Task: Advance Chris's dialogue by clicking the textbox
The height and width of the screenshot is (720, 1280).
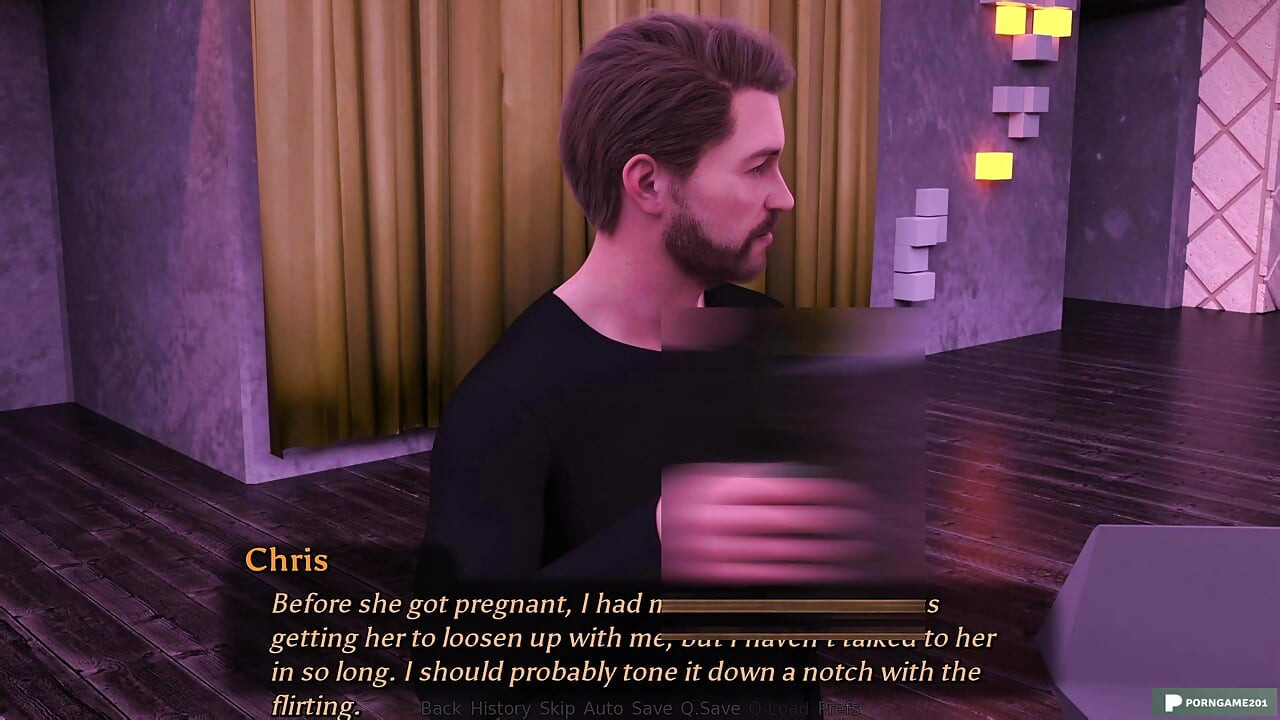Action: click(x=640, y=640)
